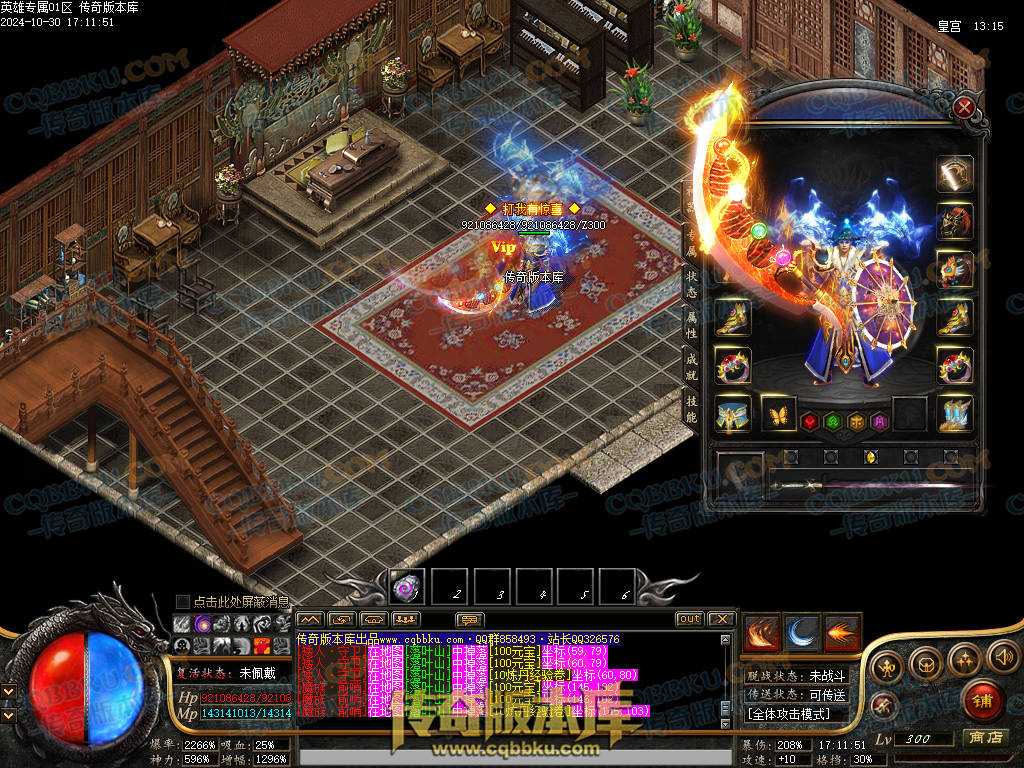Click the speech bubble chat button
This screenshot has height=768, width=1024.
469,620
